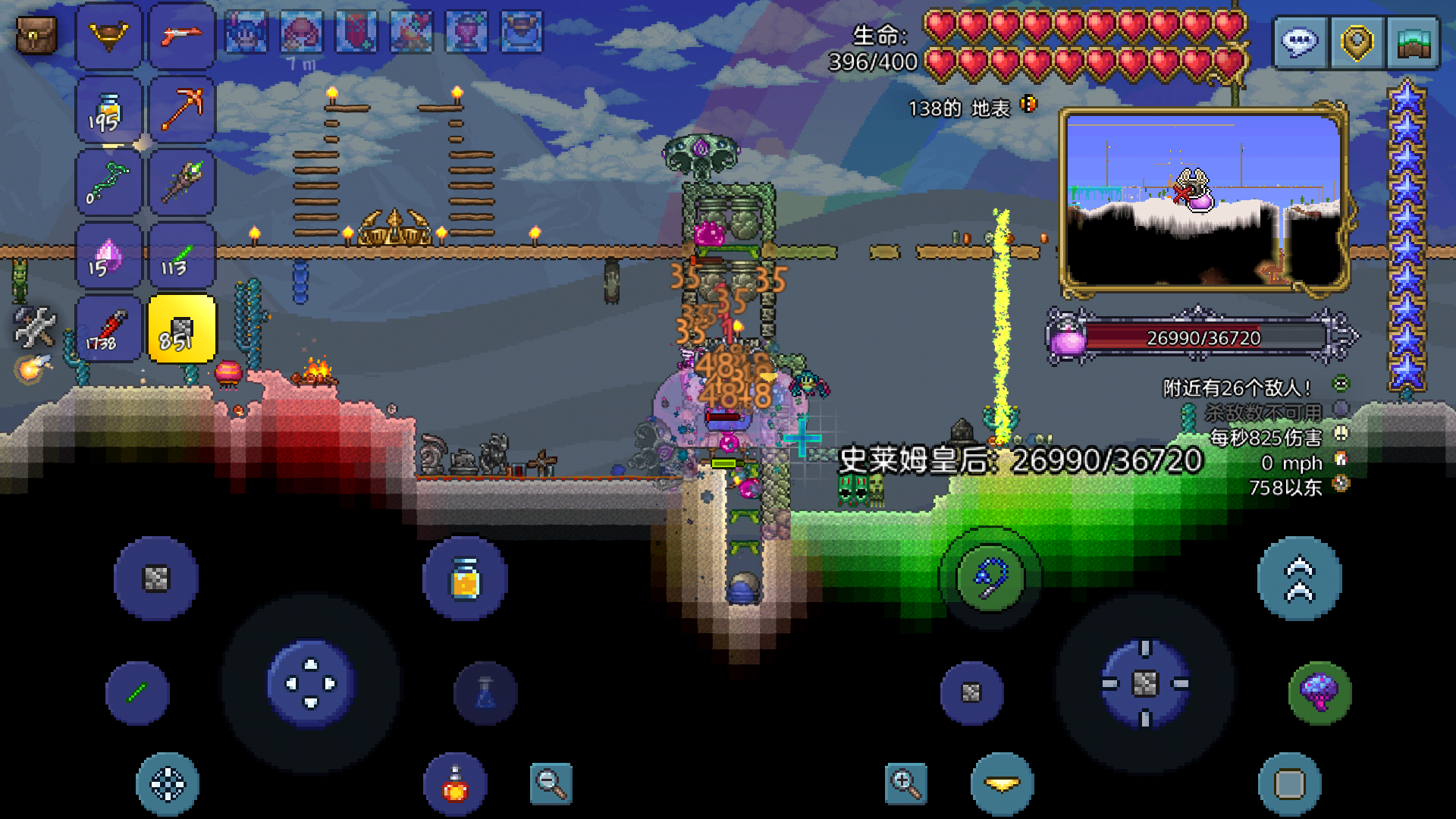Select the potion slot with 195

coord(108,109)
